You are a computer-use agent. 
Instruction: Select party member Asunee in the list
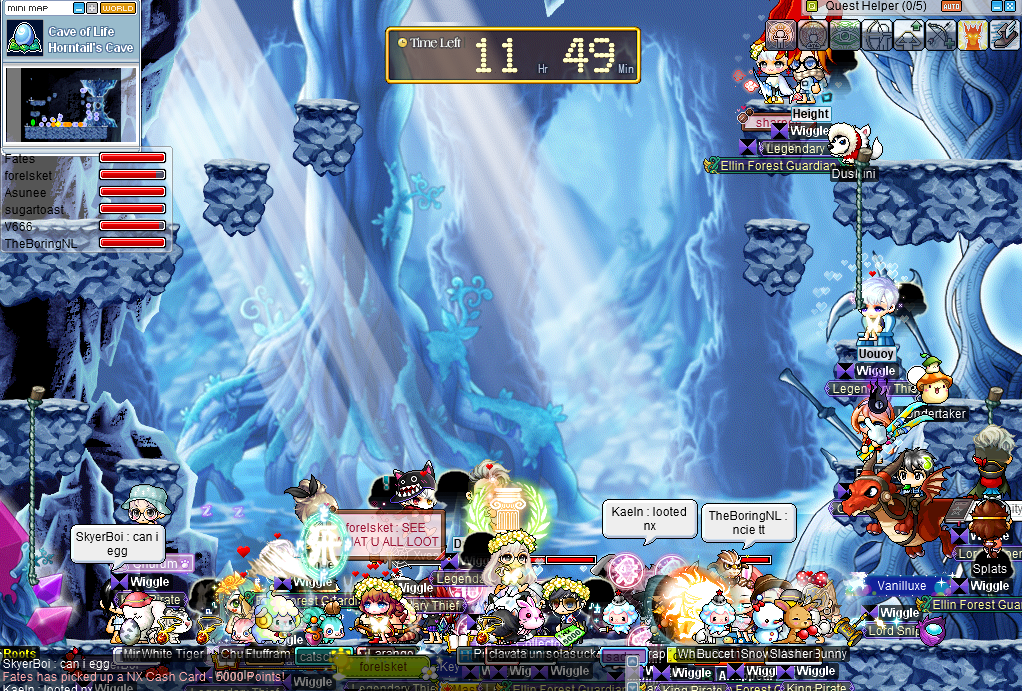[25, 192]
